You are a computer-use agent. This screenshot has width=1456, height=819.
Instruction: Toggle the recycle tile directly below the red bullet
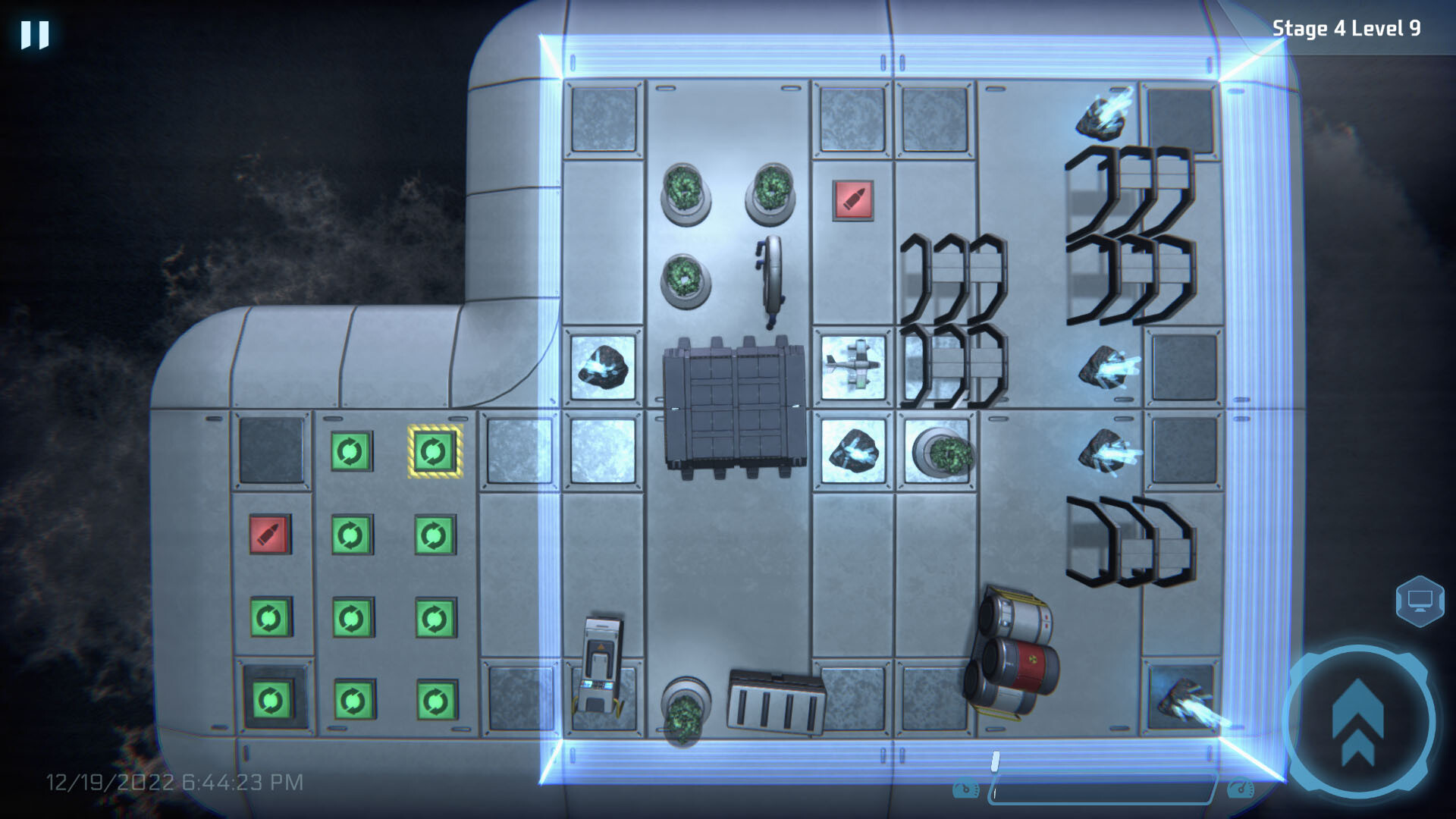coord(271,617)
